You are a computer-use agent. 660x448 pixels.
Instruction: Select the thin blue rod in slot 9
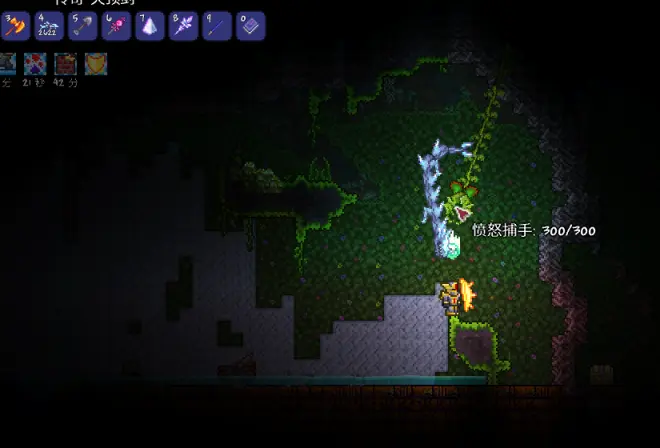pos(217,26)
